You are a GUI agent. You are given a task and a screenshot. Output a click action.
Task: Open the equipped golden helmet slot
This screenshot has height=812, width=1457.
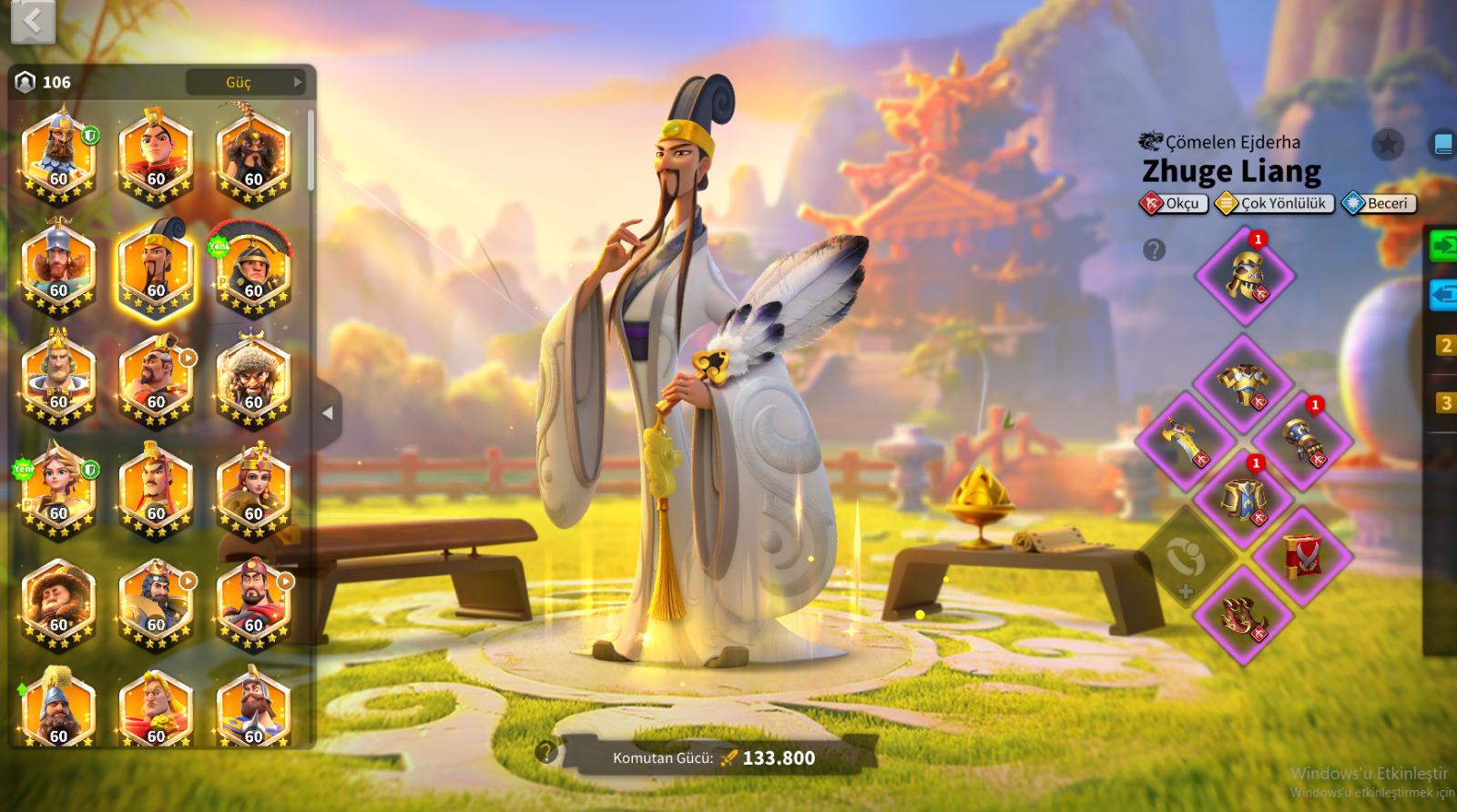tap(1243, 275)
